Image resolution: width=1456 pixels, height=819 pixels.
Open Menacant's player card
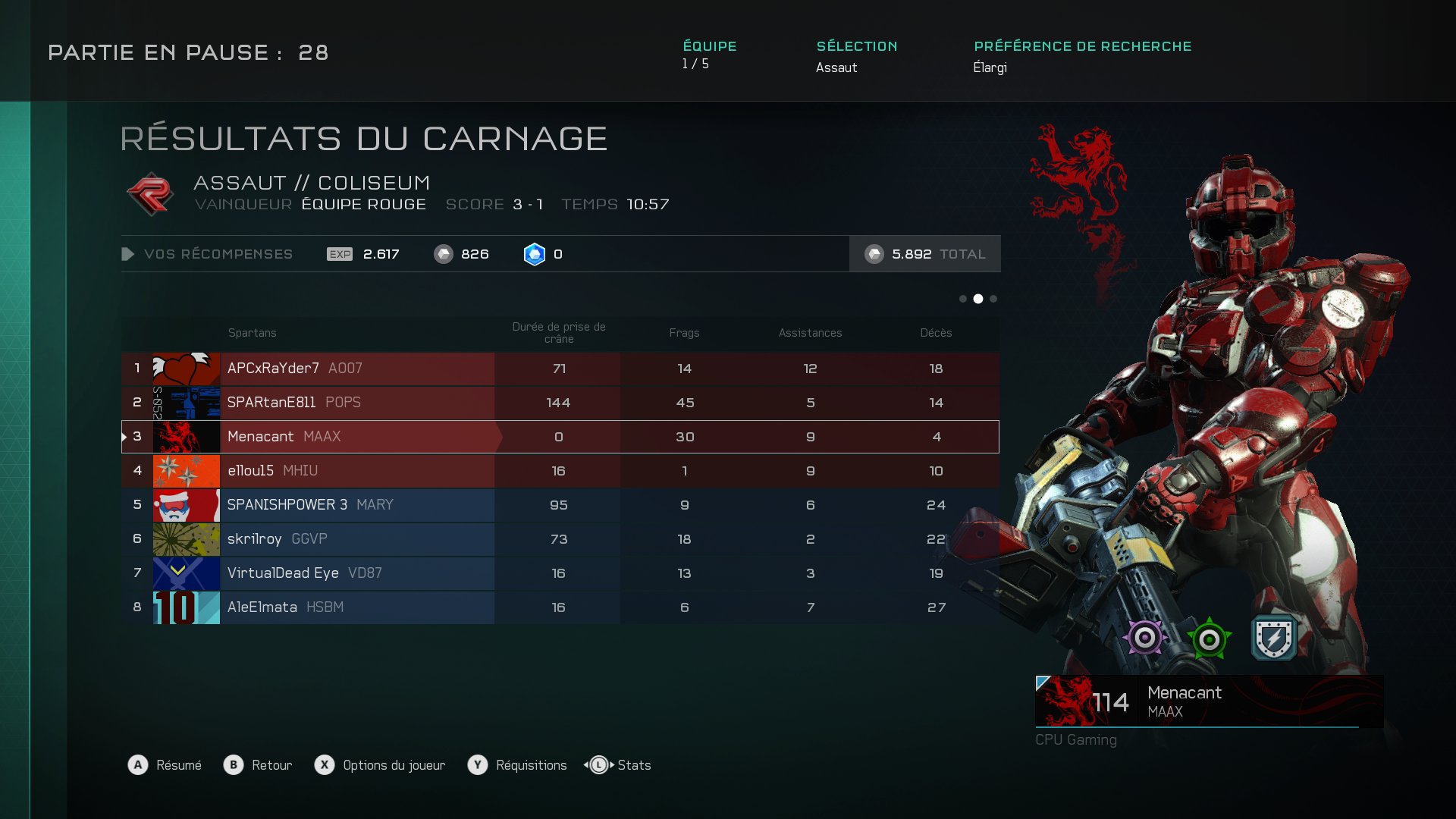click(1209, 701)
